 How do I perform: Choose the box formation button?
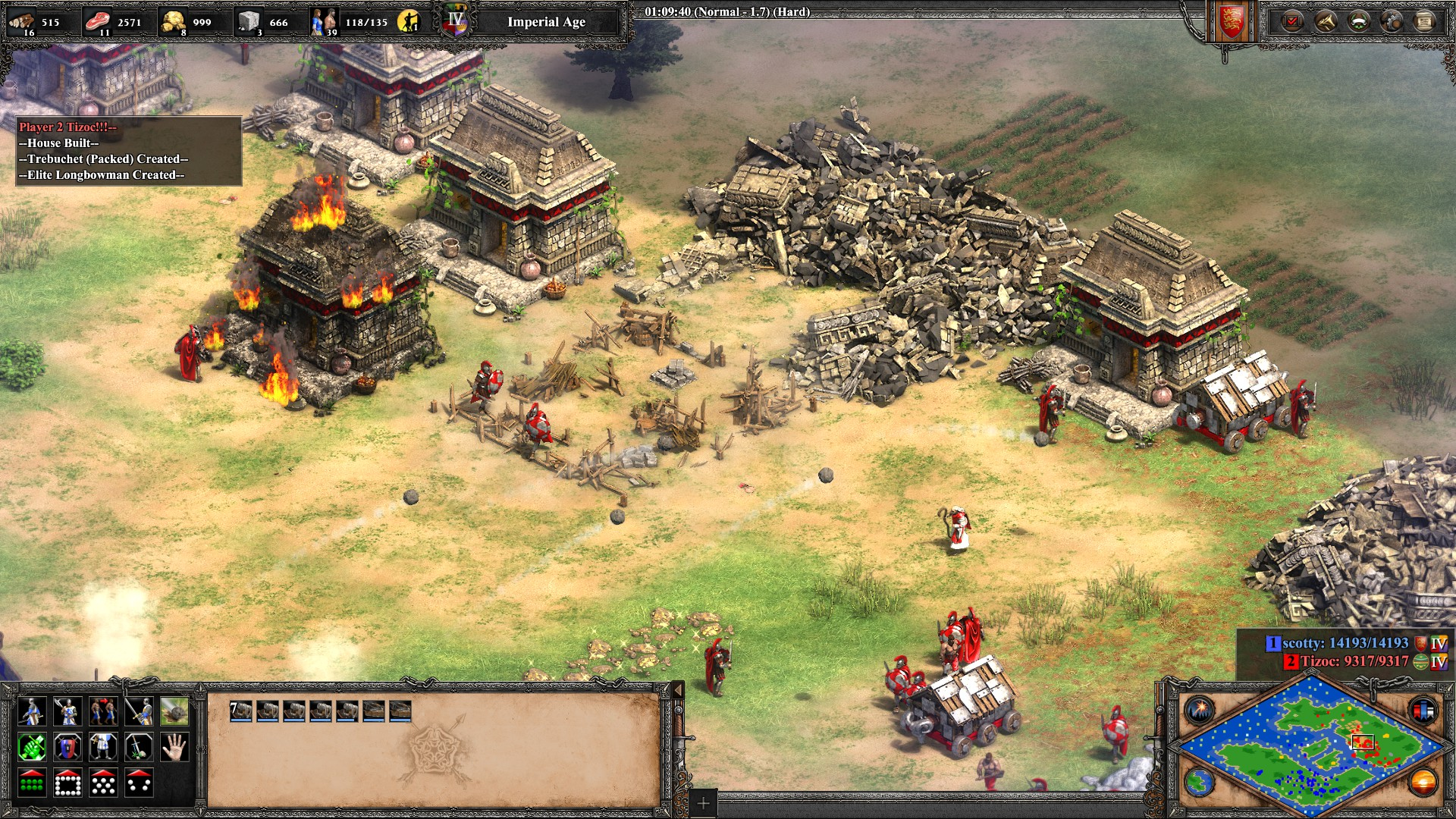pyautogui.click(x=67, y=783)
